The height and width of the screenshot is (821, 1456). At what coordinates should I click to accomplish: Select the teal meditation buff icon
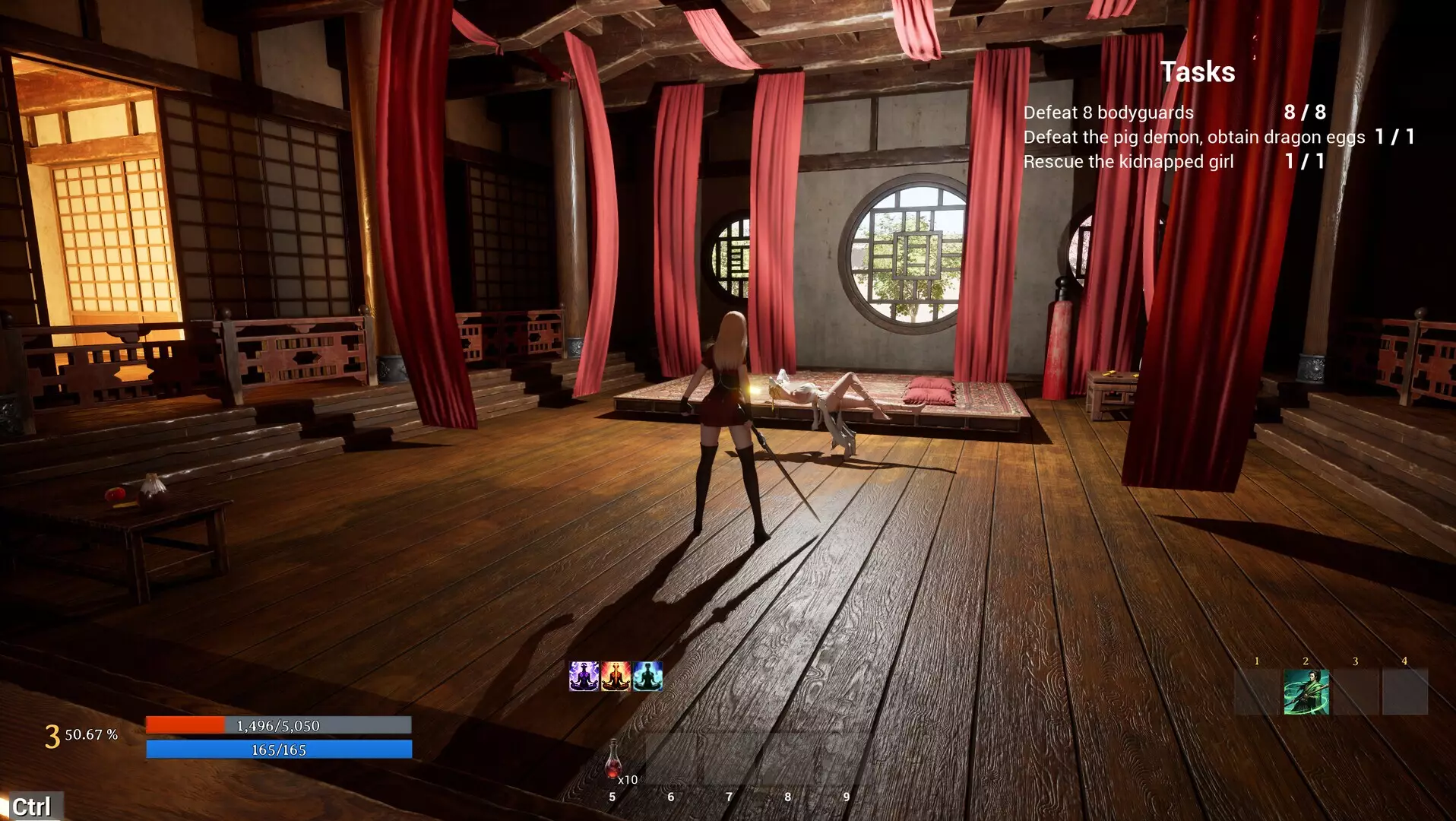(647, 676)
